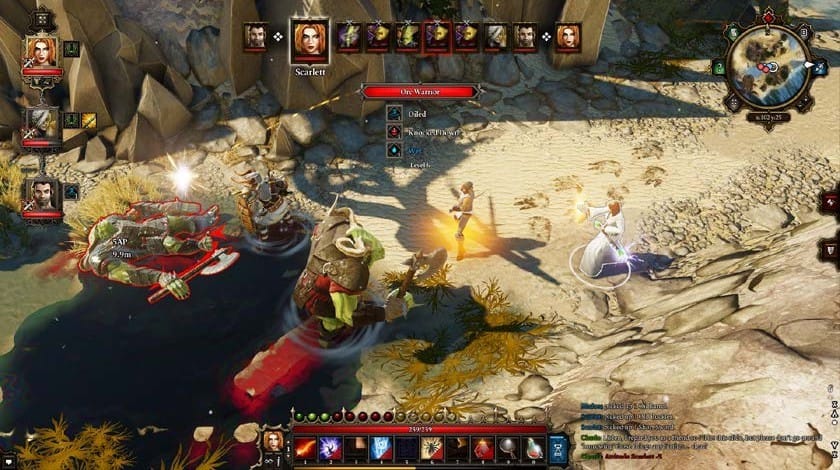Activate the purple burst skill in slot 2
This screenshot has width=840, height=470.
coord(328,445)
